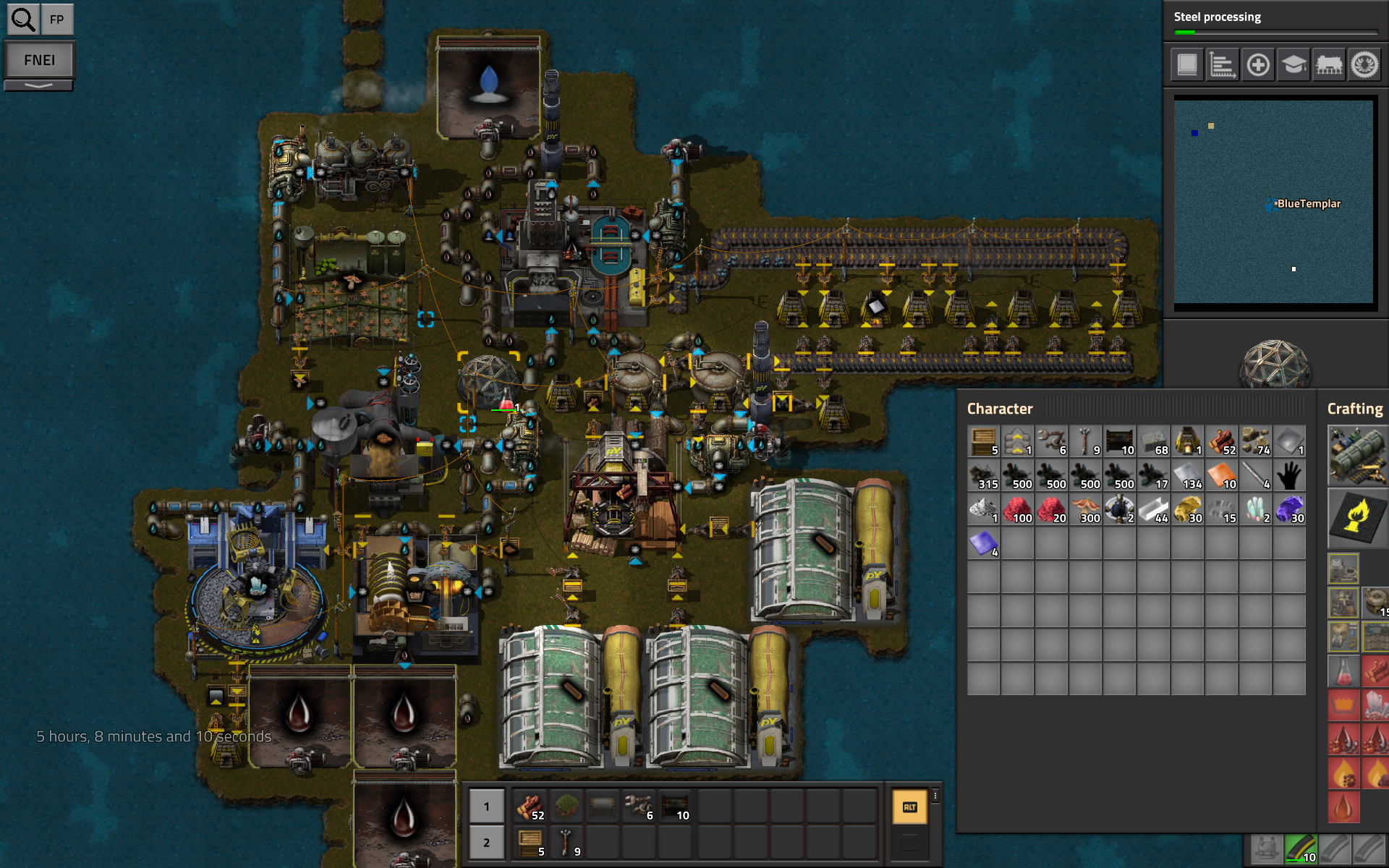Choose the yellow flame recipe in Crafting
Screen dimensions: 1389x868
pos(1358,517)
